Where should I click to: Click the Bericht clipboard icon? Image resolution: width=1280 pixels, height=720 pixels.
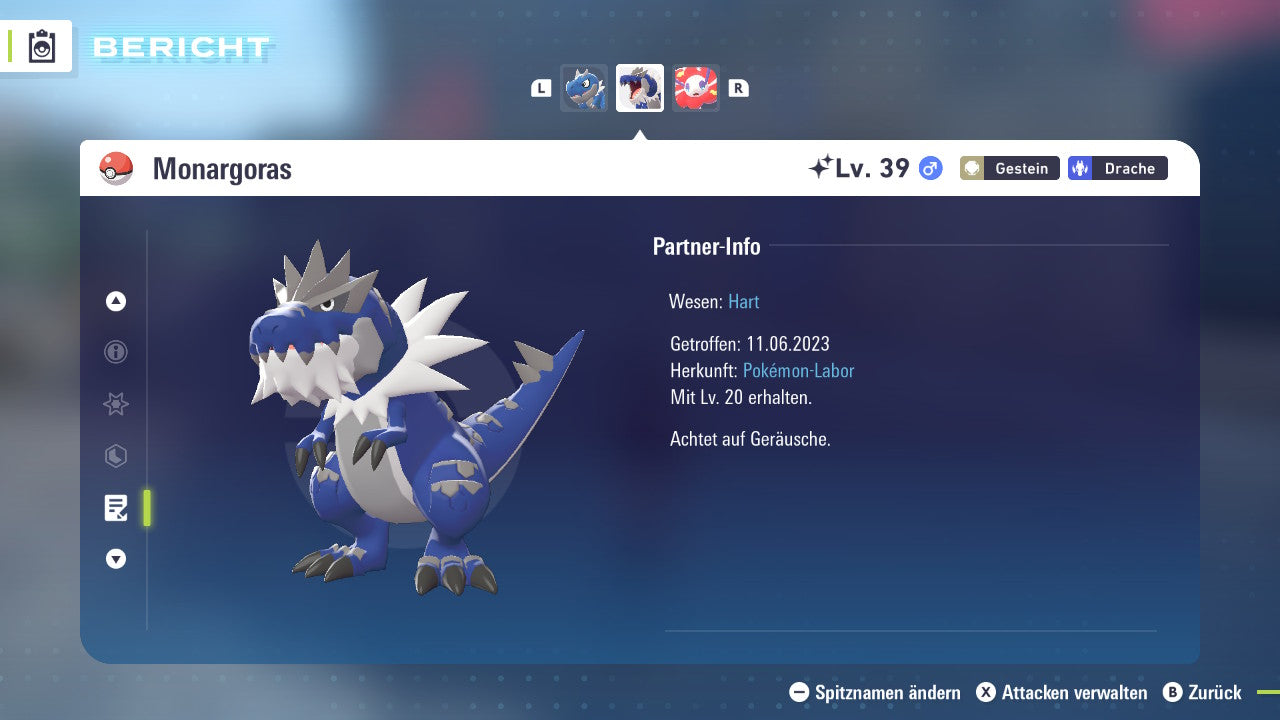(x=42, y=46)
